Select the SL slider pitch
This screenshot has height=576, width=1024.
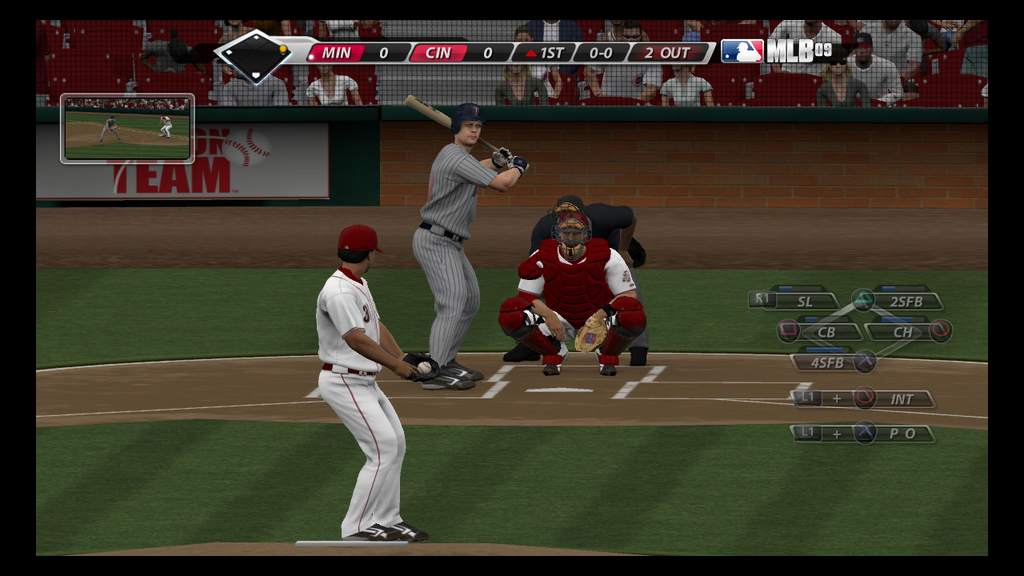pyautogui.click(x=804, y=300)
